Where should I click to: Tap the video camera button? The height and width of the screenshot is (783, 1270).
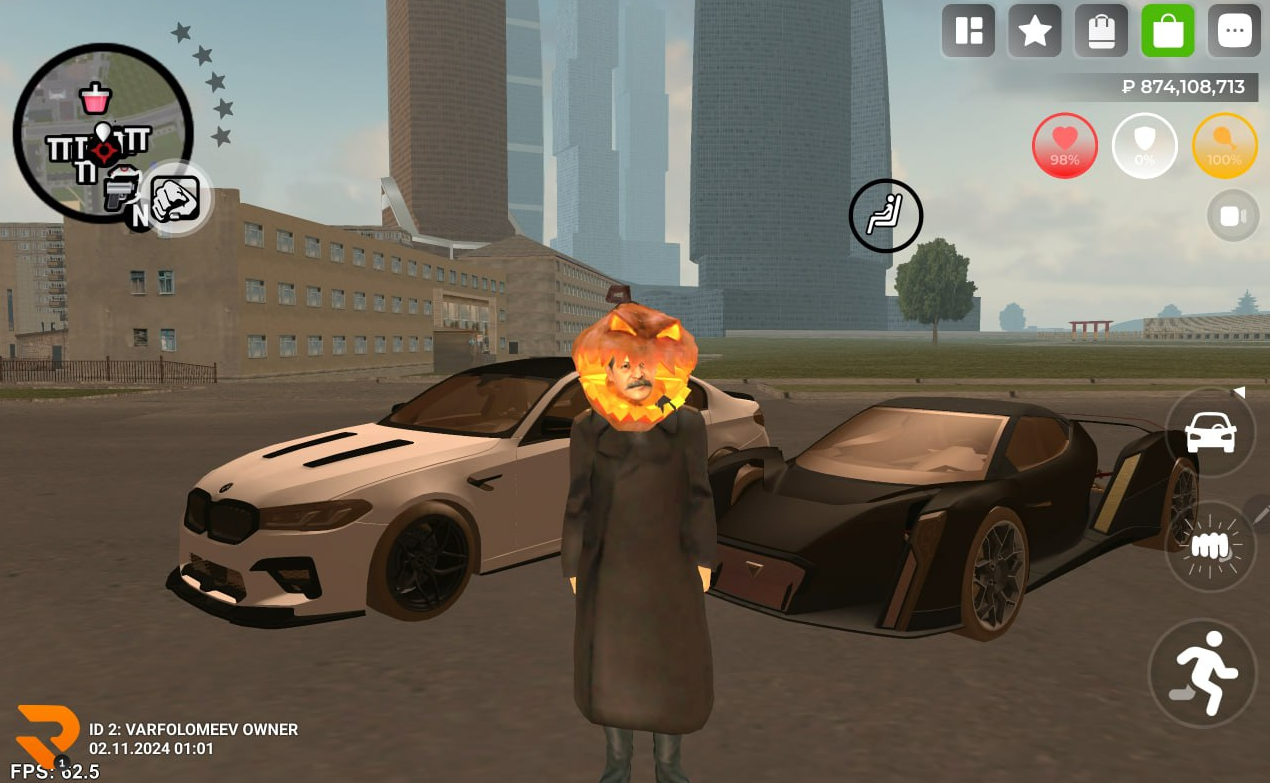coord(1233,216)
